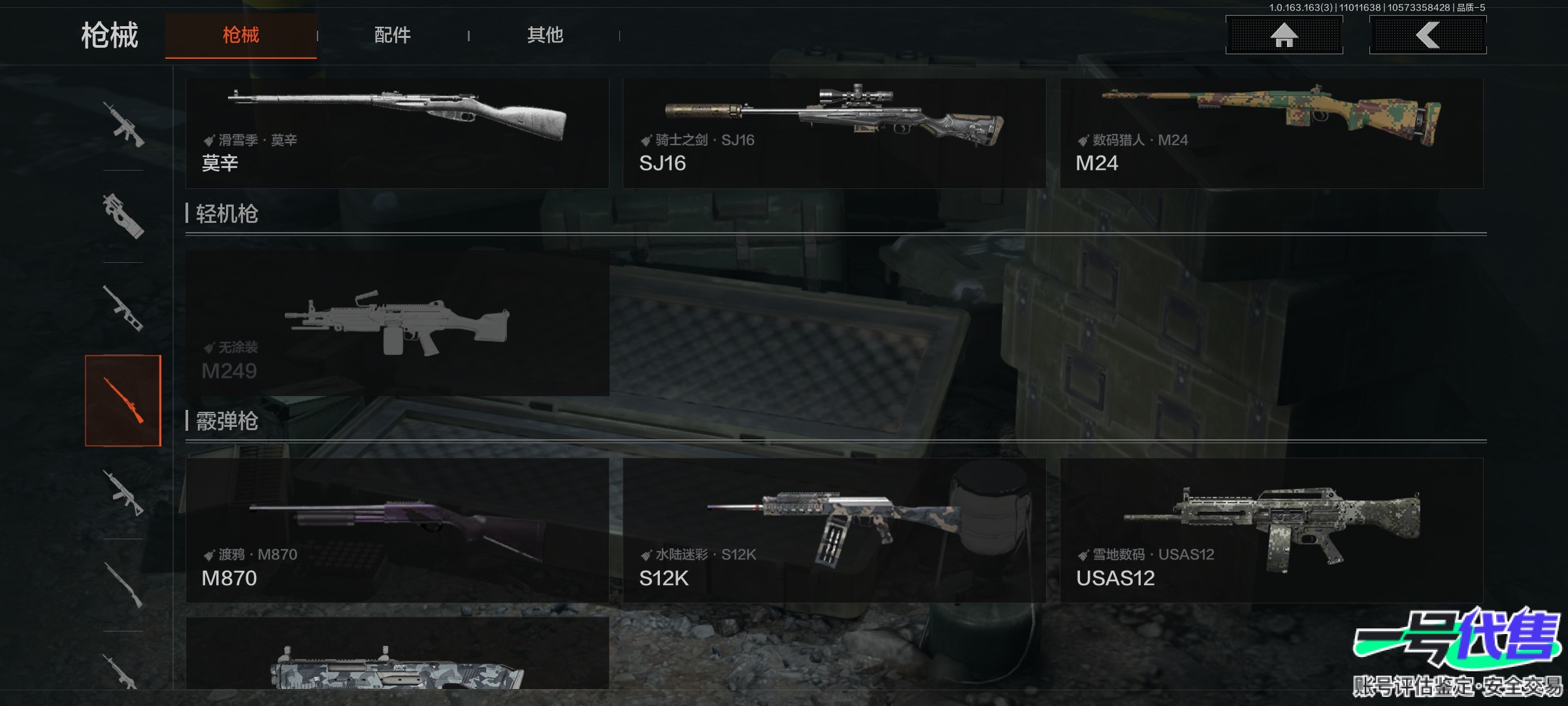This screenshot has height=706, width=1568.
Task: Choose the S12K shotgun card
Action: tap(834, 530)
